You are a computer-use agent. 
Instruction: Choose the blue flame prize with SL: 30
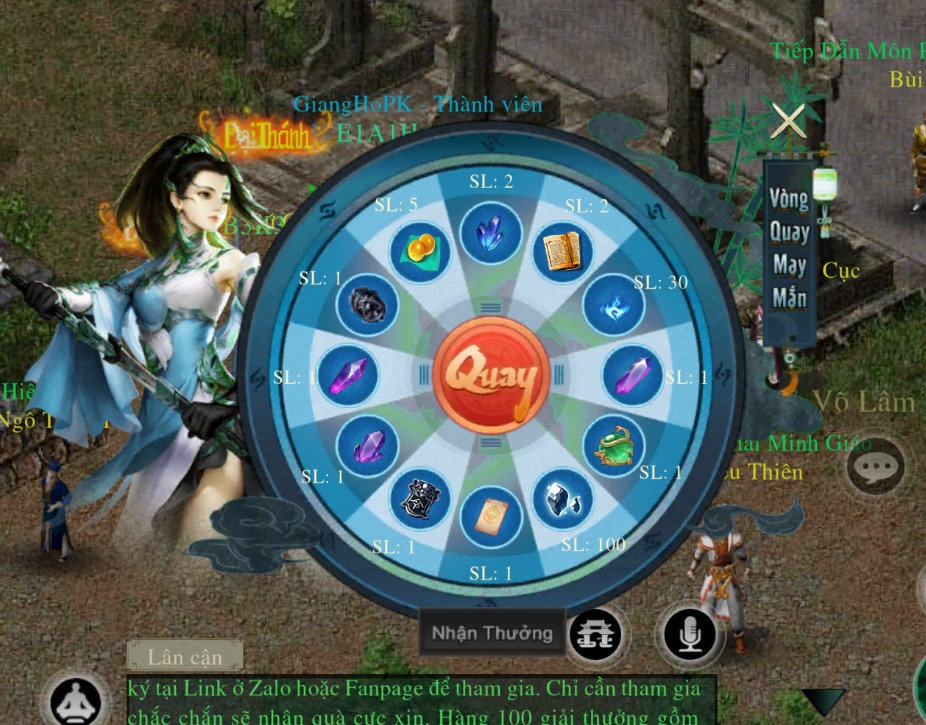pyautogui.click(x=613, y=306)
